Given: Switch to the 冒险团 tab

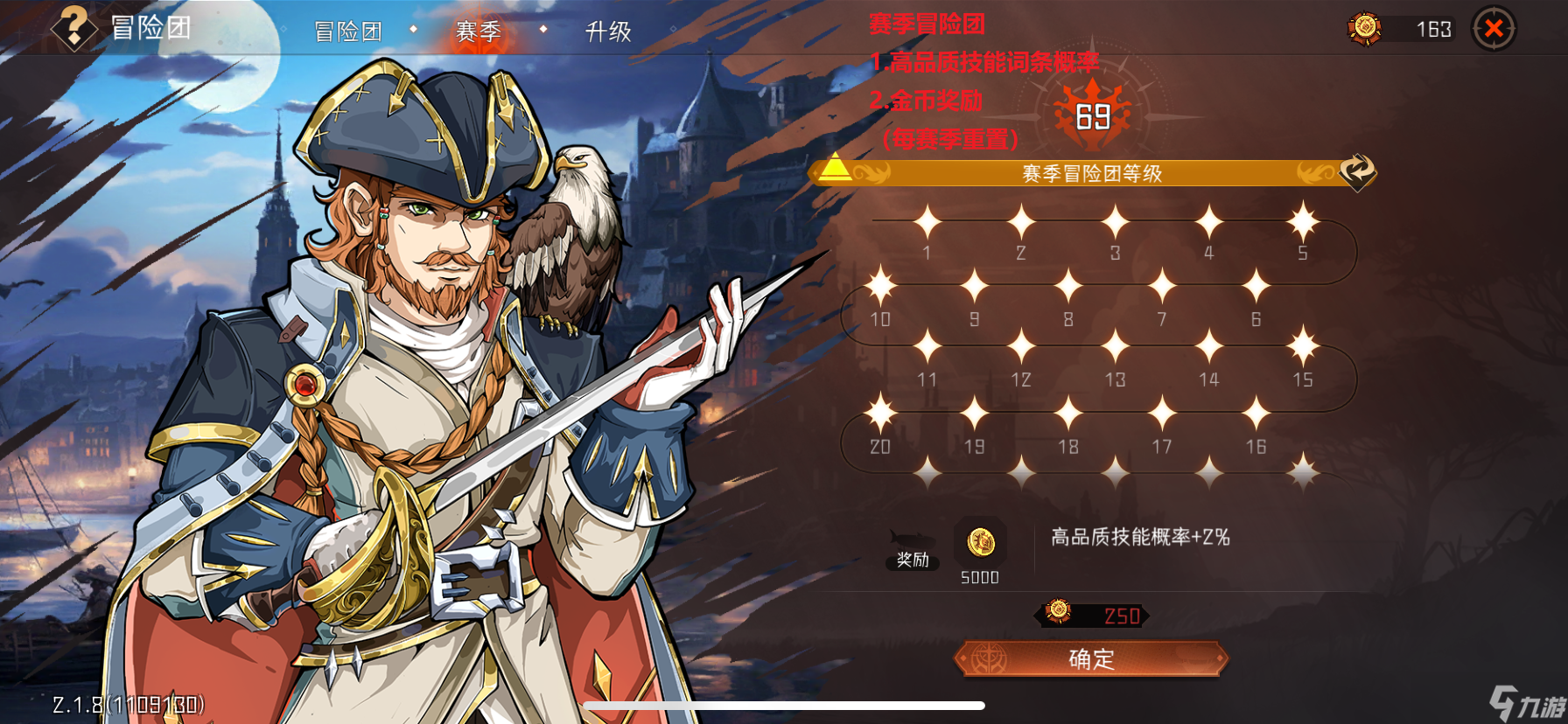Looking at the screenshot, I should [x=348, y=31].
